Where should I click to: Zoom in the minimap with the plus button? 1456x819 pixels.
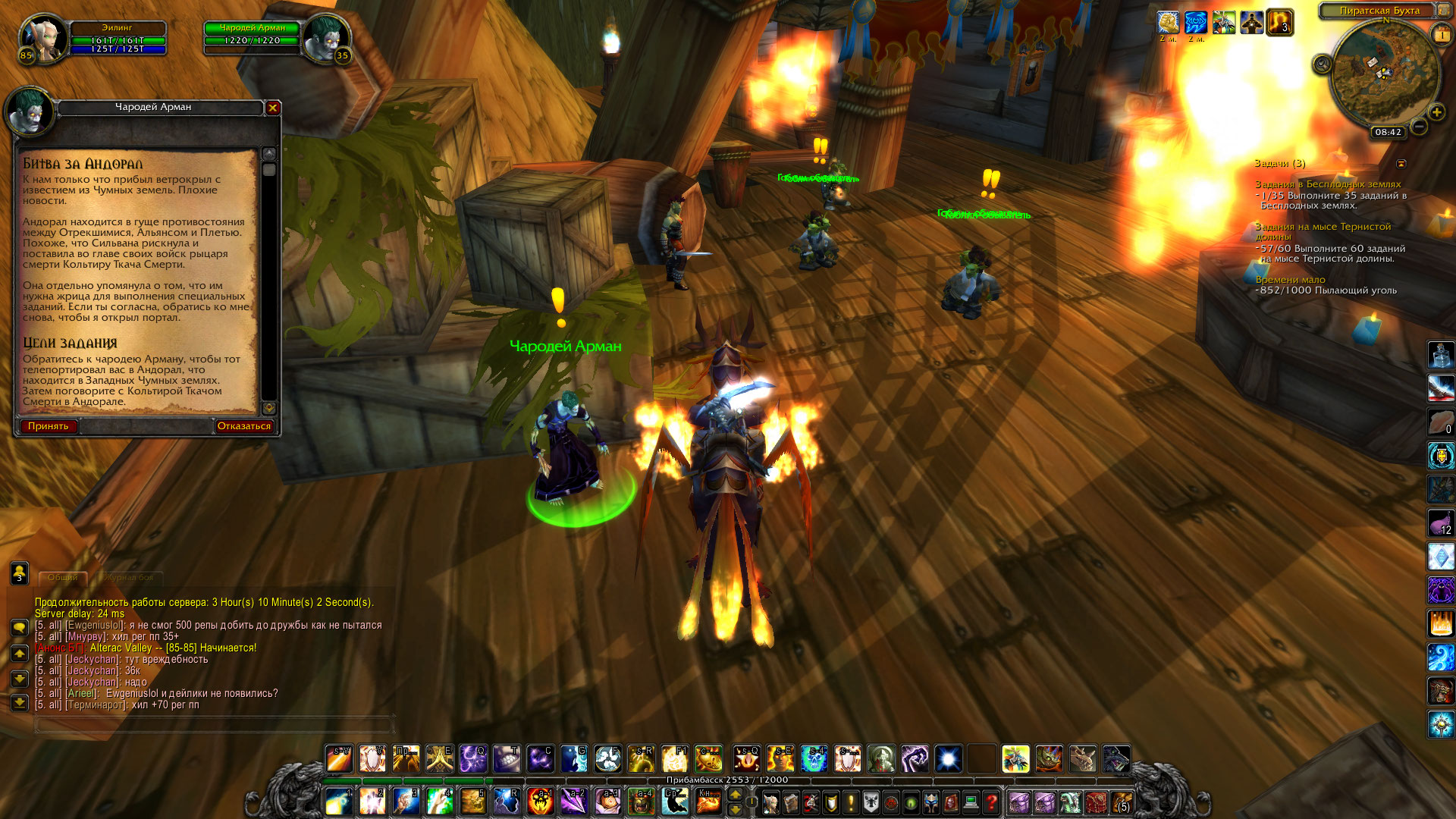pyautogui.click(x=1436, y=112)
